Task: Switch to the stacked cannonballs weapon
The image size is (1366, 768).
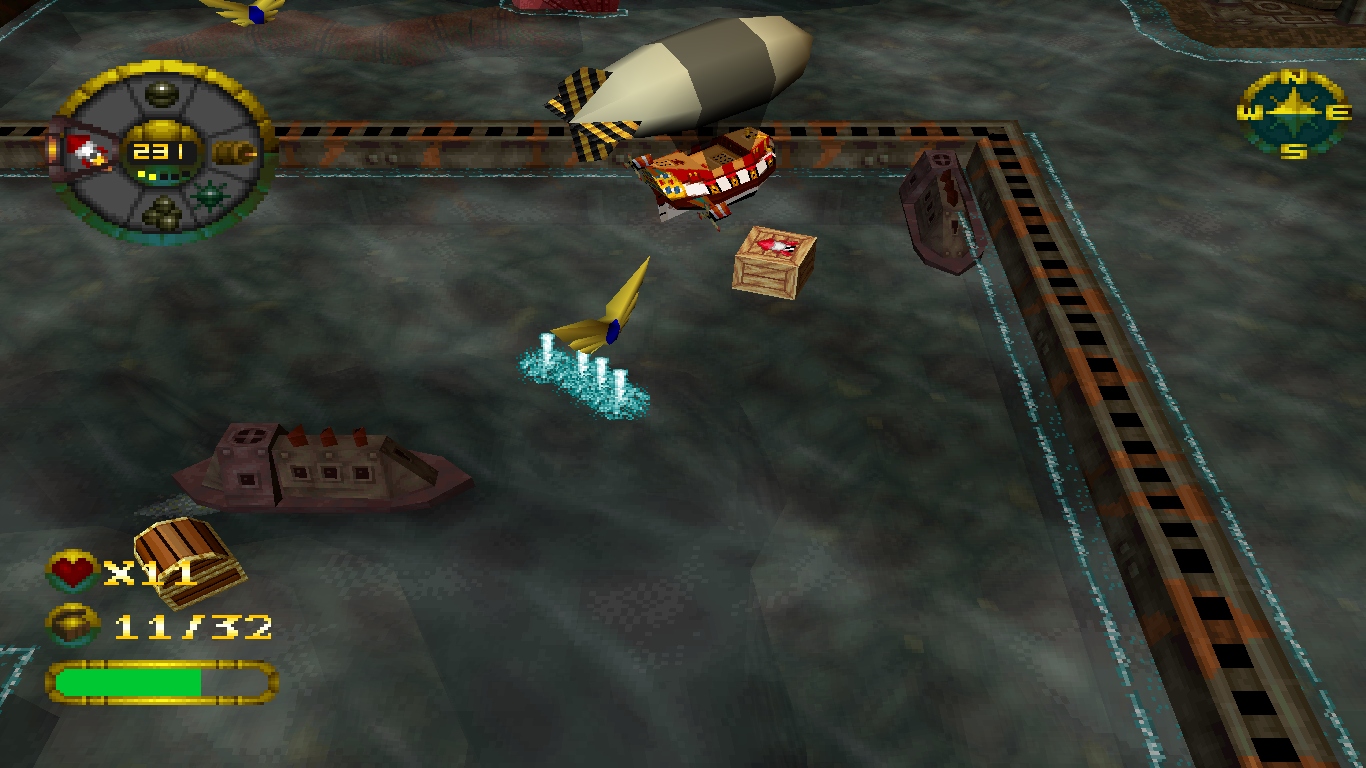Action: 160,211
